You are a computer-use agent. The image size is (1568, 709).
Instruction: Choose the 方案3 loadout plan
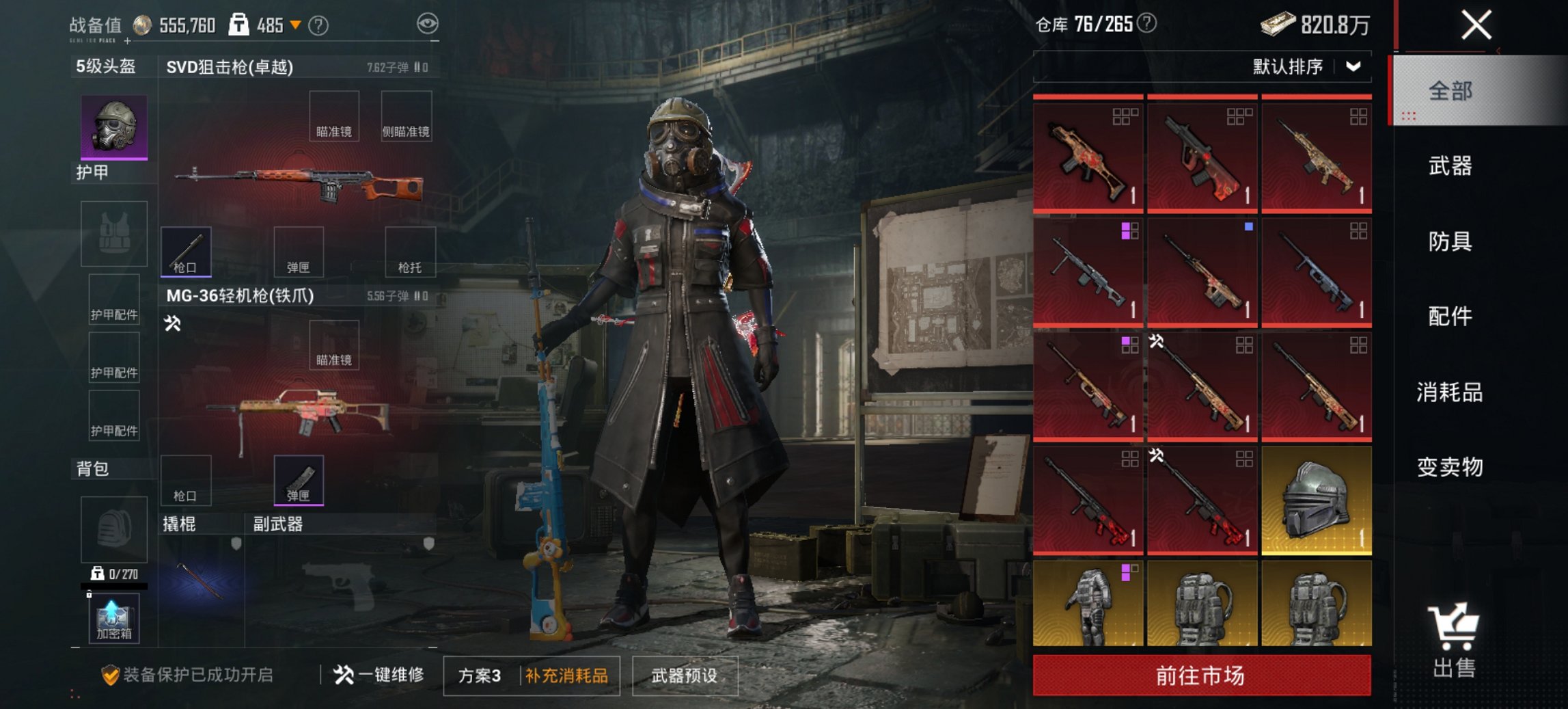pos(480,676)
